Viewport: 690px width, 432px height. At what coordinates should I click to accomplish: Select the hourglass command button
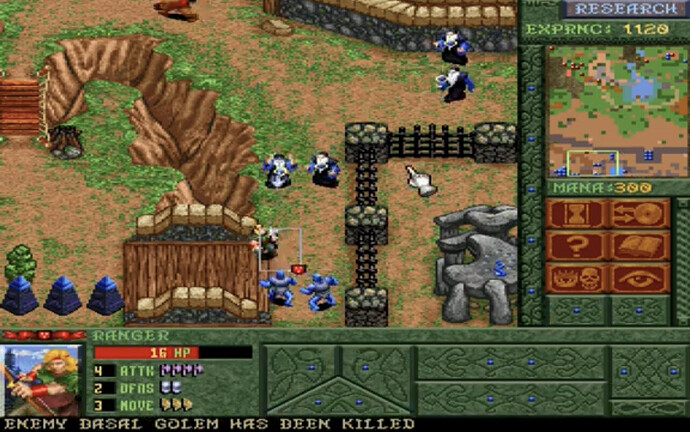(x=576, y=214)
